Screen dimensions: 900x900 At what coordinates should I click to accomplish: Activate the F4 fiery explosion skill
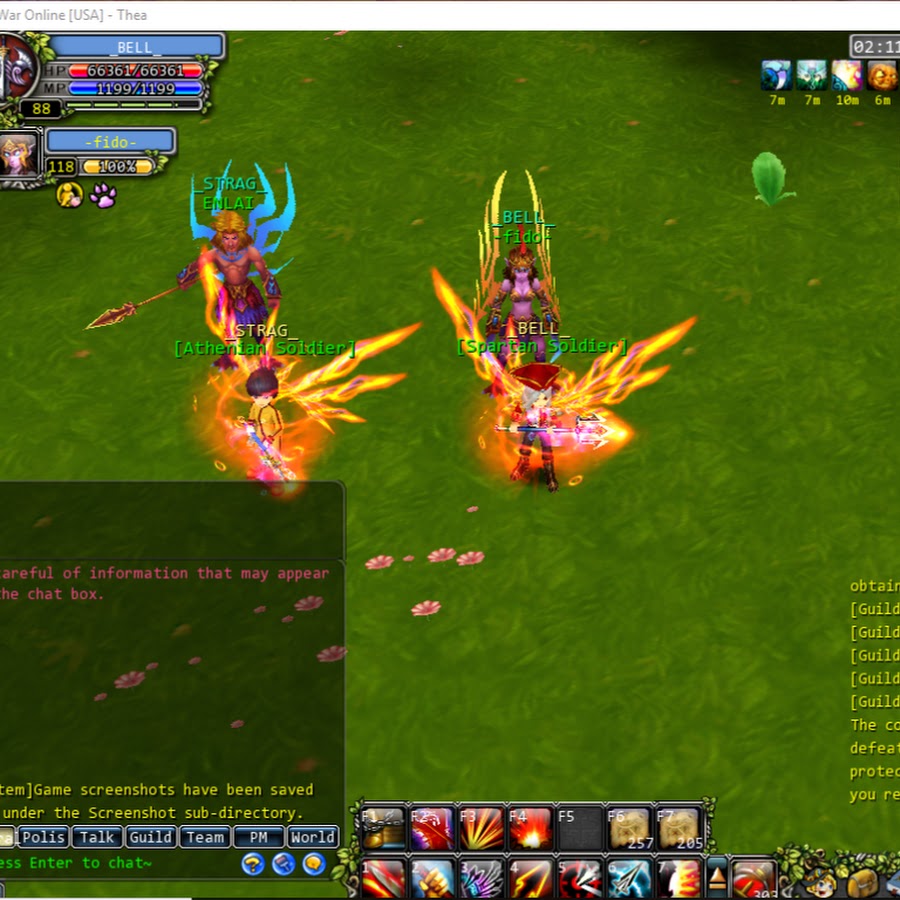click(530, 829)
